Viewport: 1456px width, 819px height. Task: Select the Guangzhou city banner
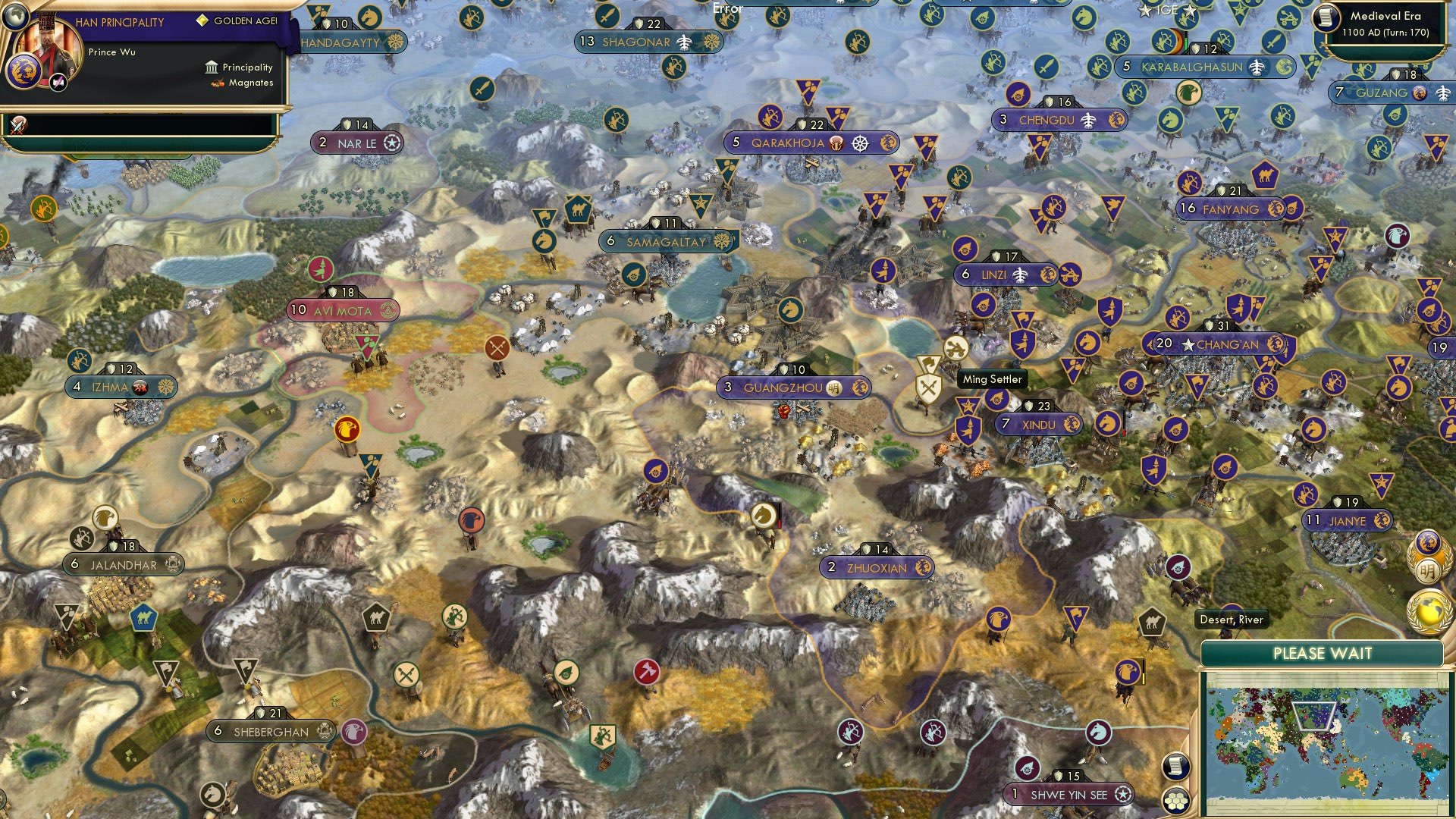pyautogui.click(x=792, y=386)
